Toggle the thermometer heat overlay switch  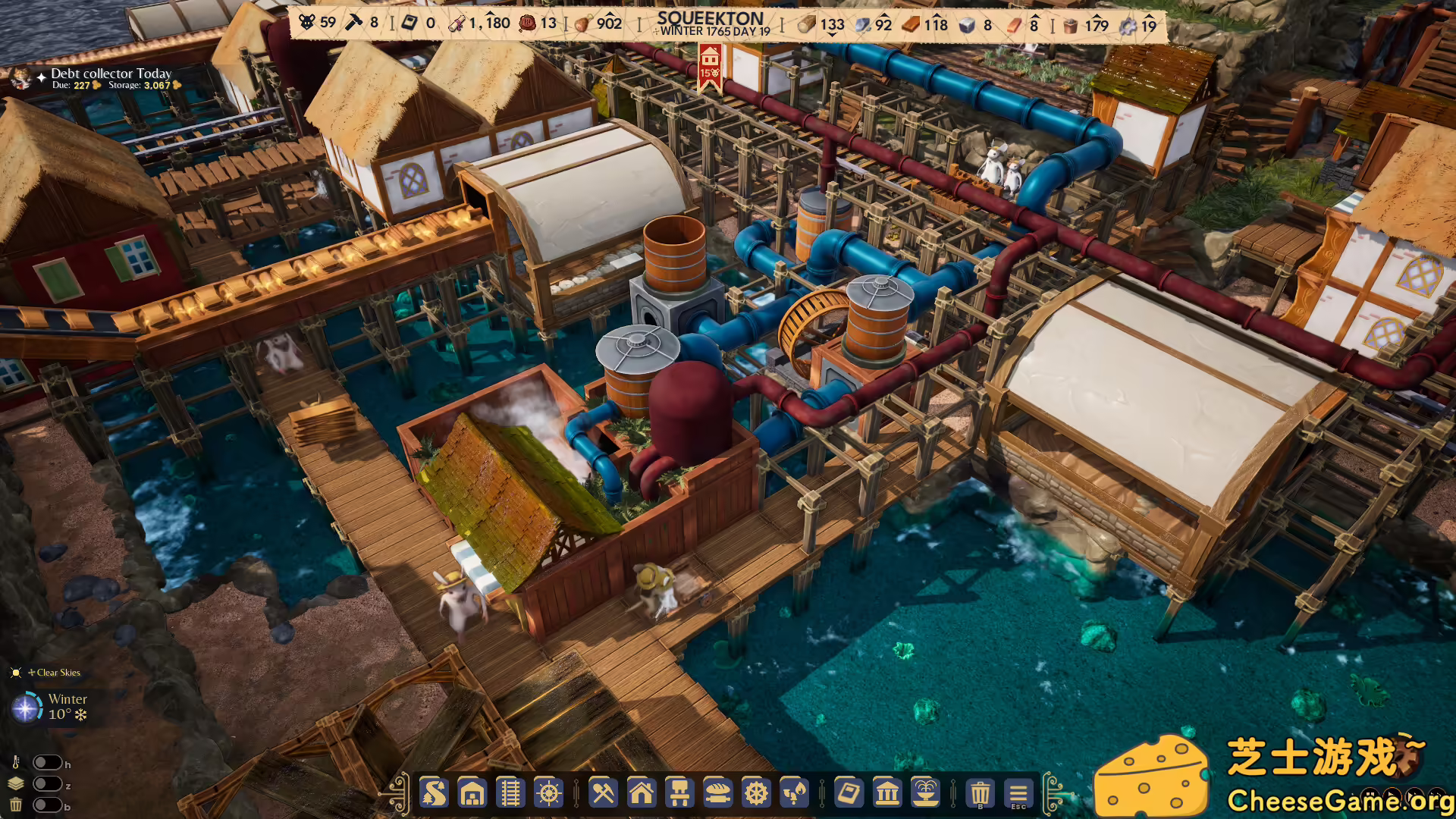click(47, 763)
